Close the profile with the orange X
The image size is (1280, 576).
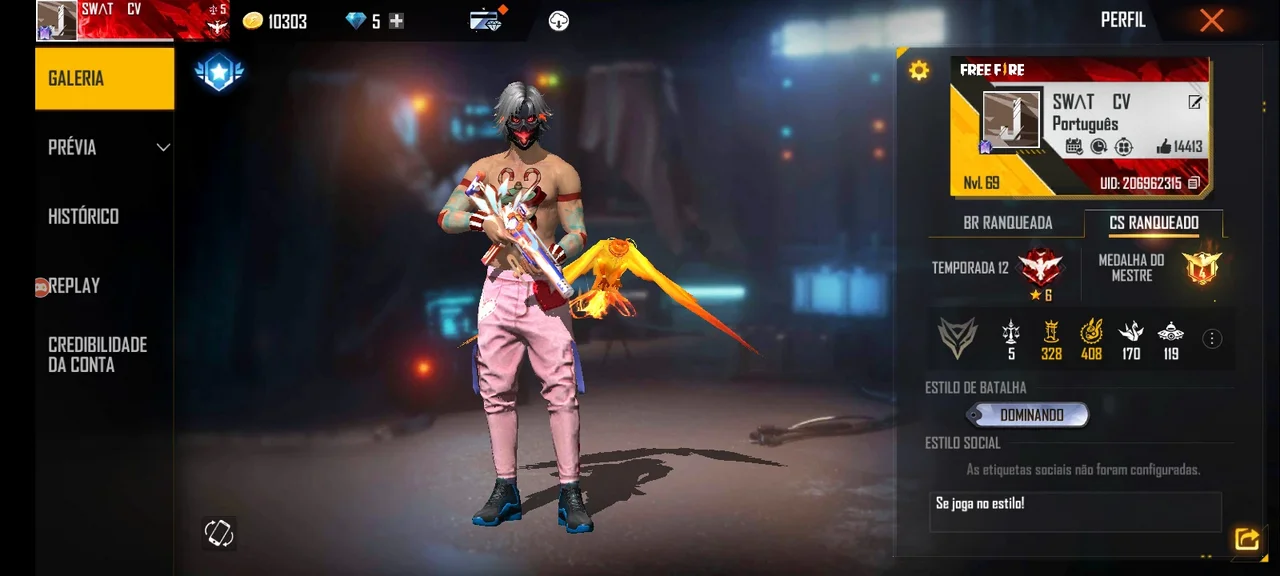pyautogui.click(x=1212, y=20)
